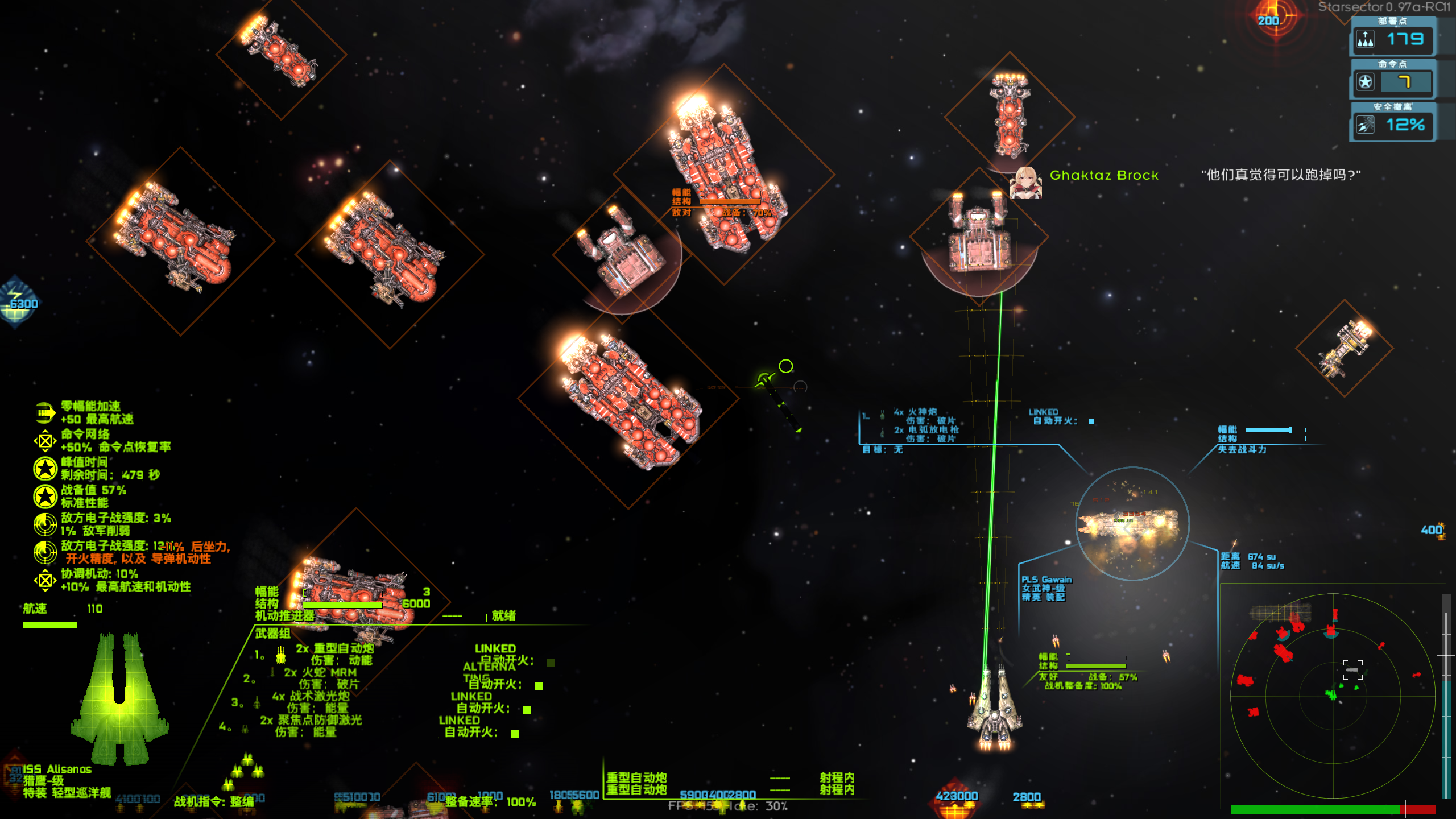This screenshot has width=1456, height=819.
Task: Click the command points star icon
Action: tap(1366, 82)
